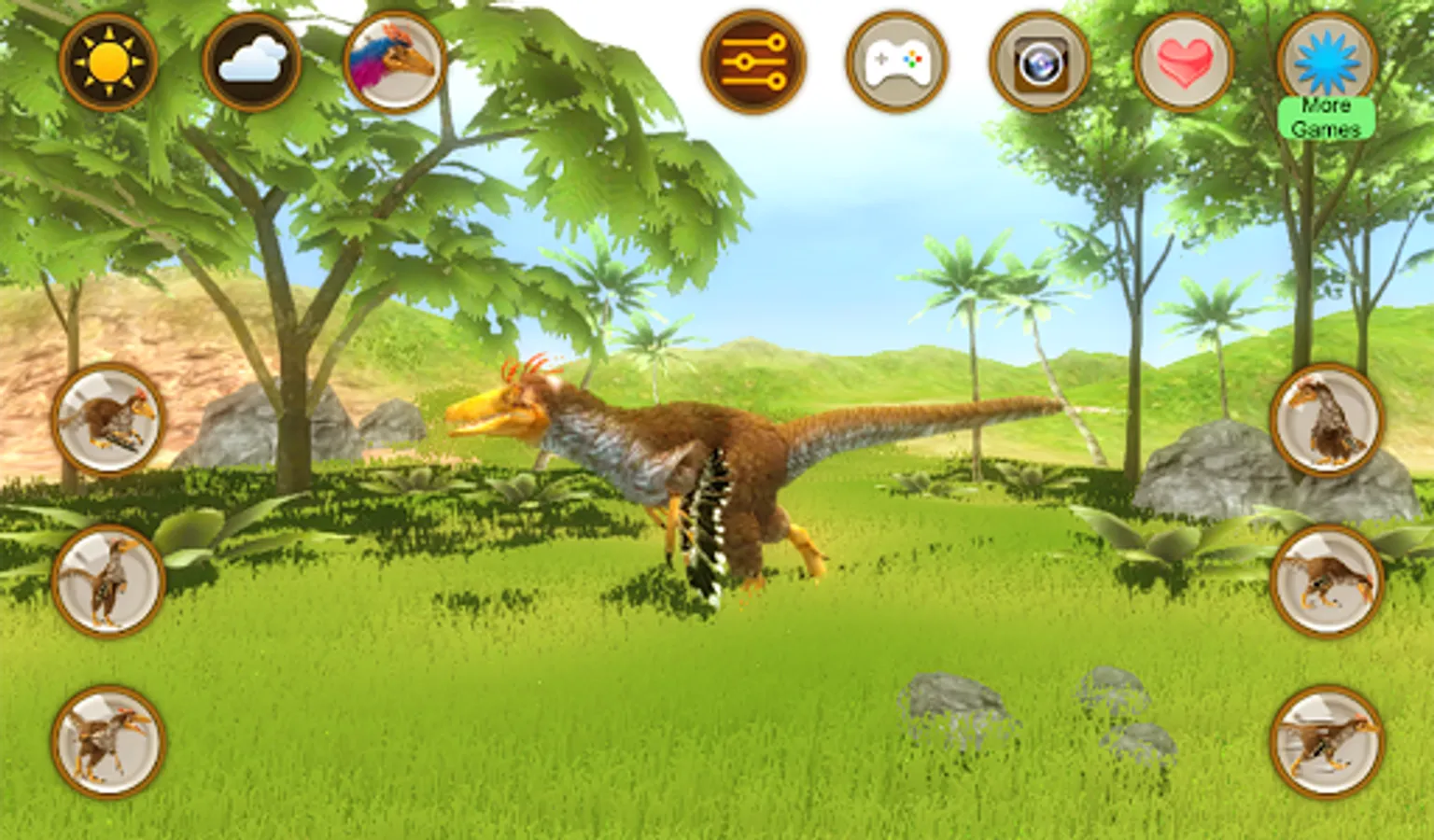Click the More Games button
Screen dimensions: 1434x840
click(x=1327, y=112)
